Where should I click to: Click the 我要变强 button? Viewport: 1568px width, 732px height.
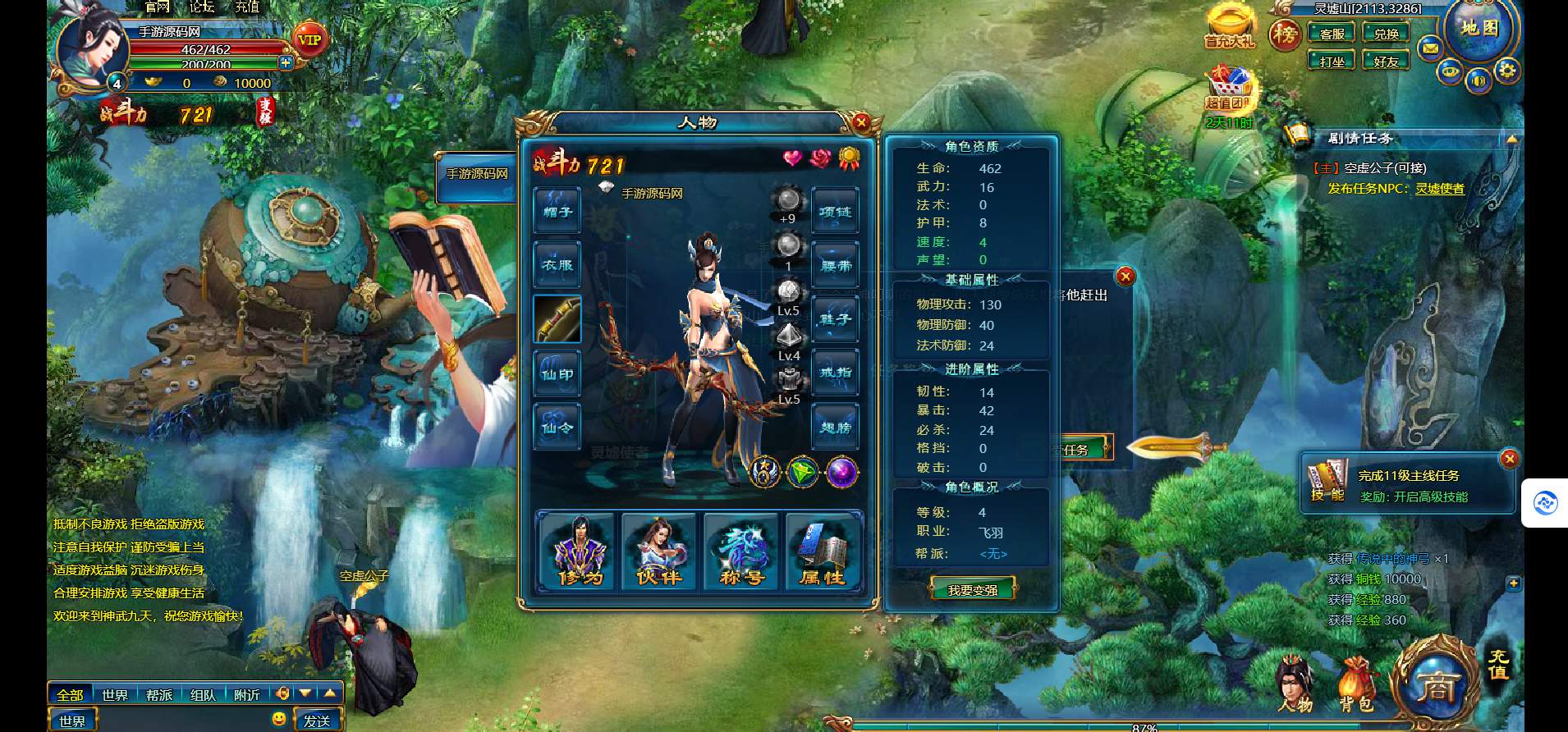point(973,589)
